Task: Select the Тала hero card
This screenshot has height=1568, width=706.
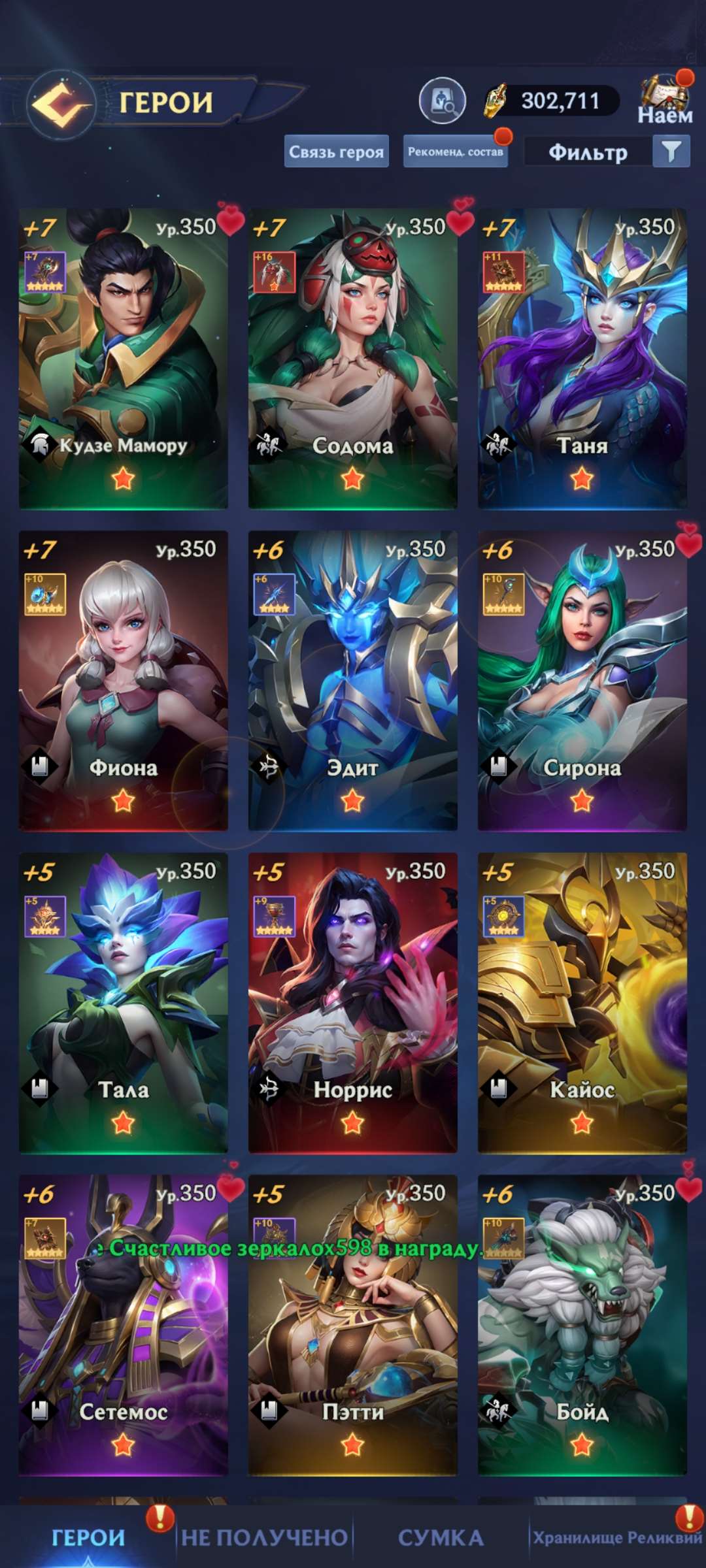Action: click(123, 1002)
